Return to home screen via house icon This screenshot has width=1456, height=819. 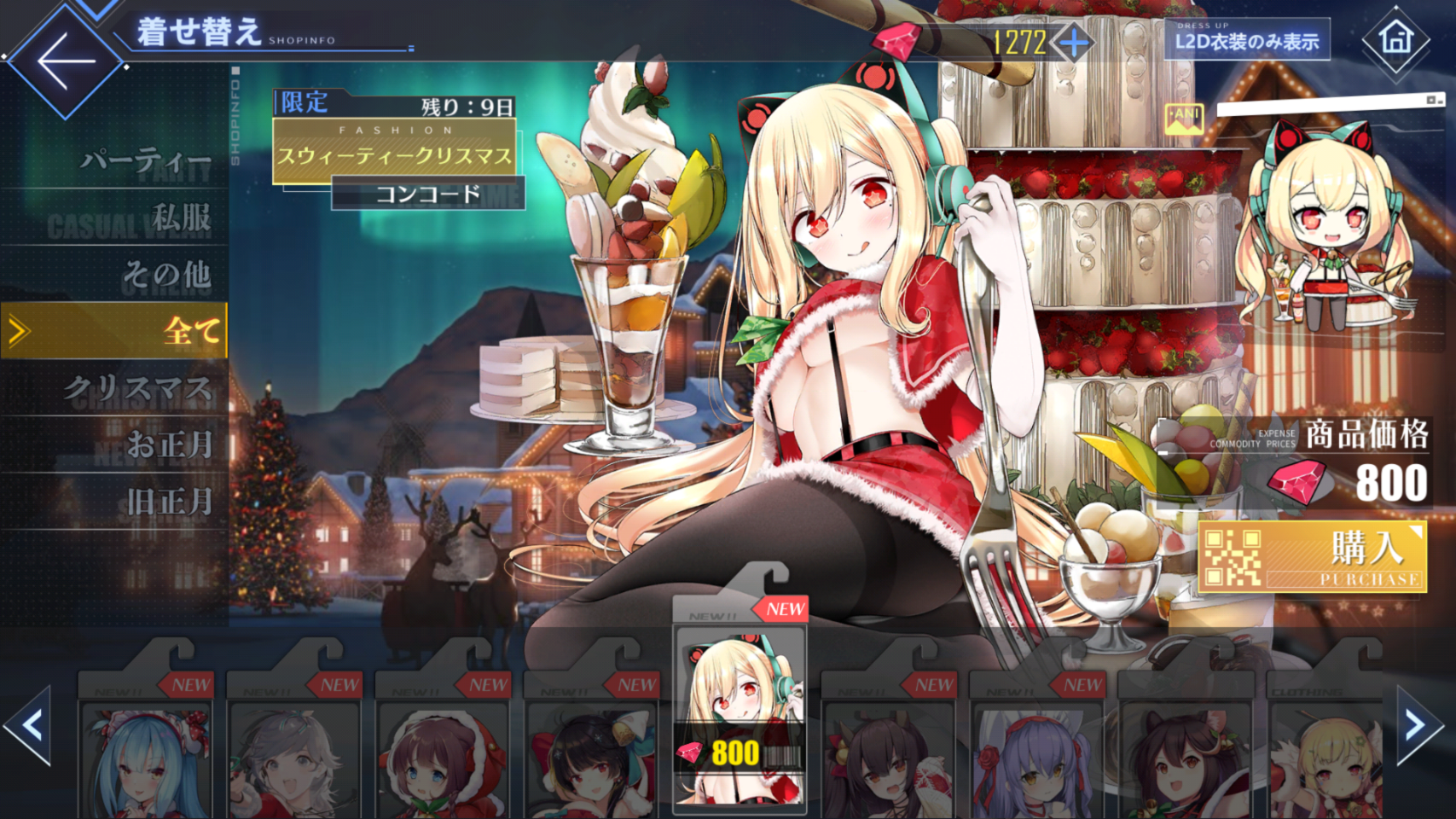coord(1395,39)
